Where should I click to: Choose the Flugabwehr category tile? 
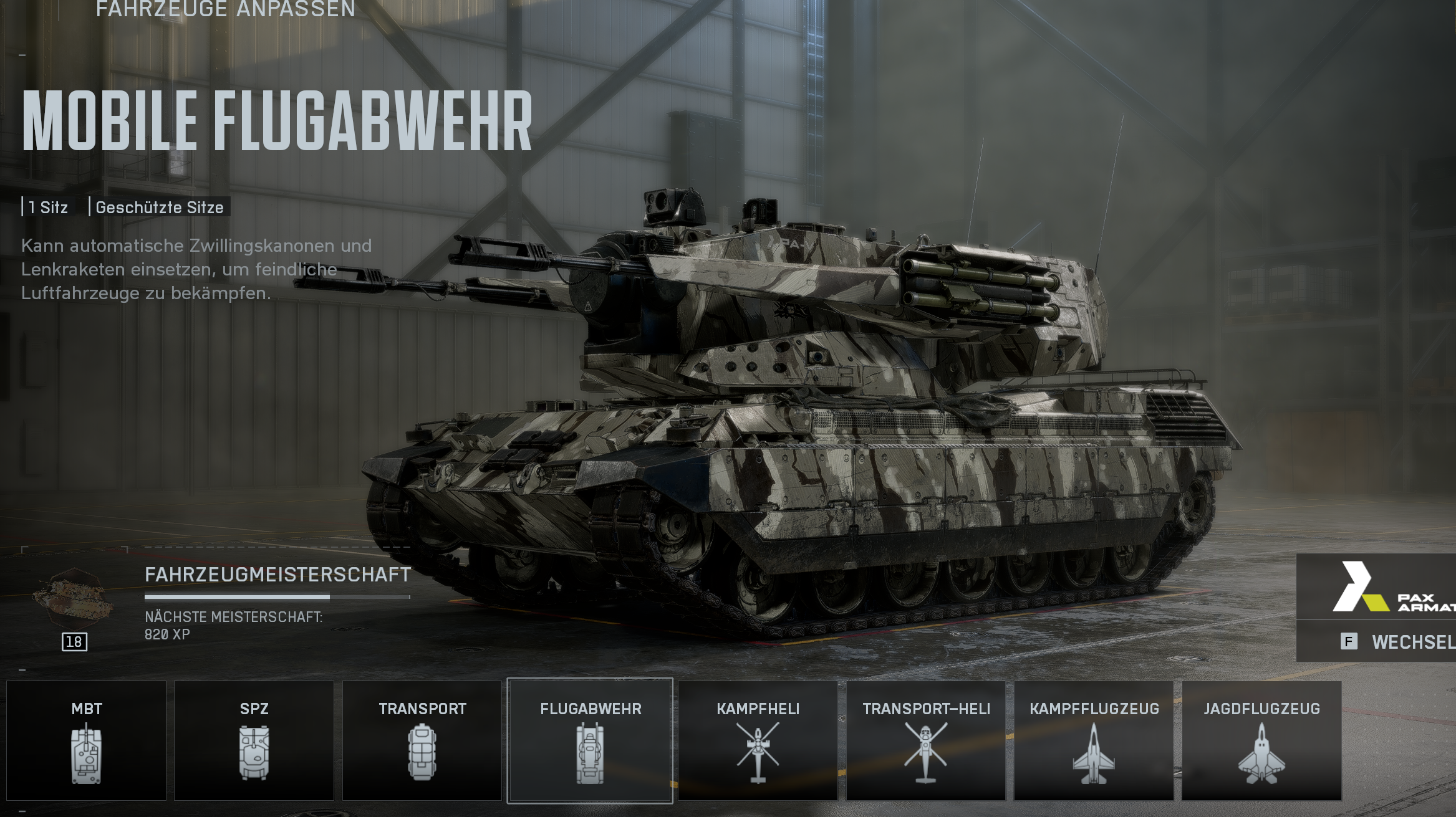[x=590, y=740]
